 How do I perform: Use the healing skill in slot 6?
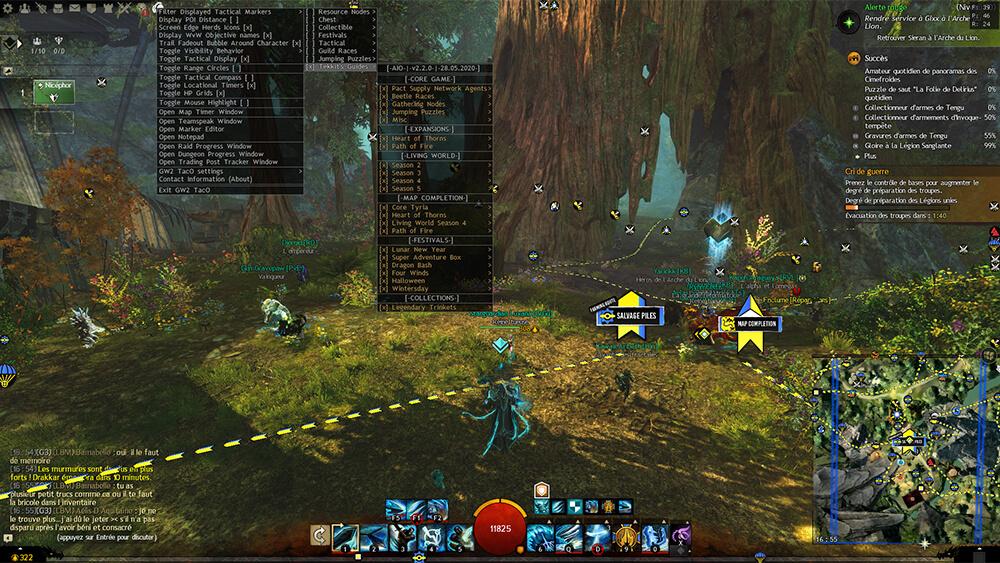coord(544,536)
